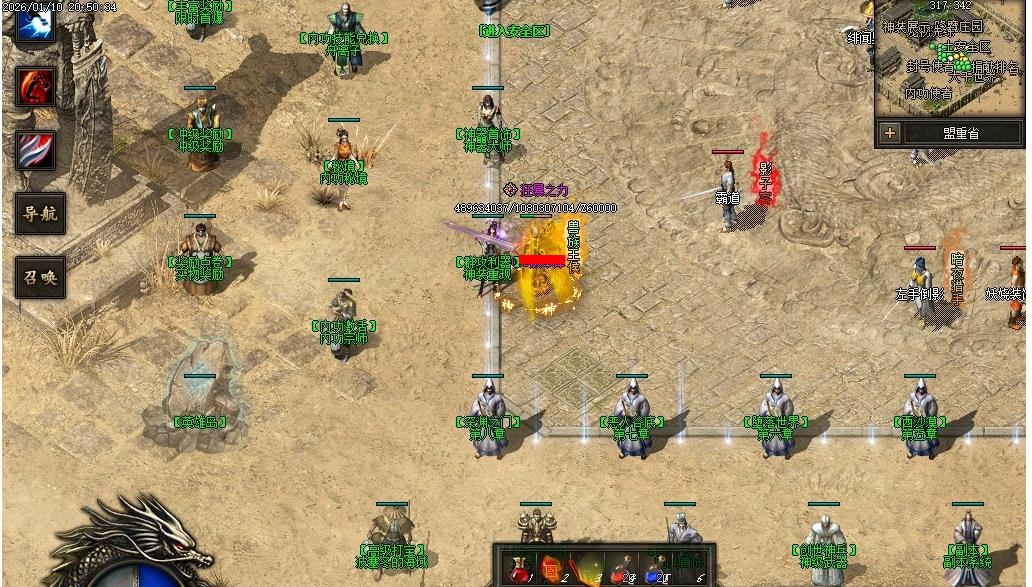Viewport: 1032px width, 587px height.
Task: Trigger the red and white slash skill
Action: [x=36, y=150]
